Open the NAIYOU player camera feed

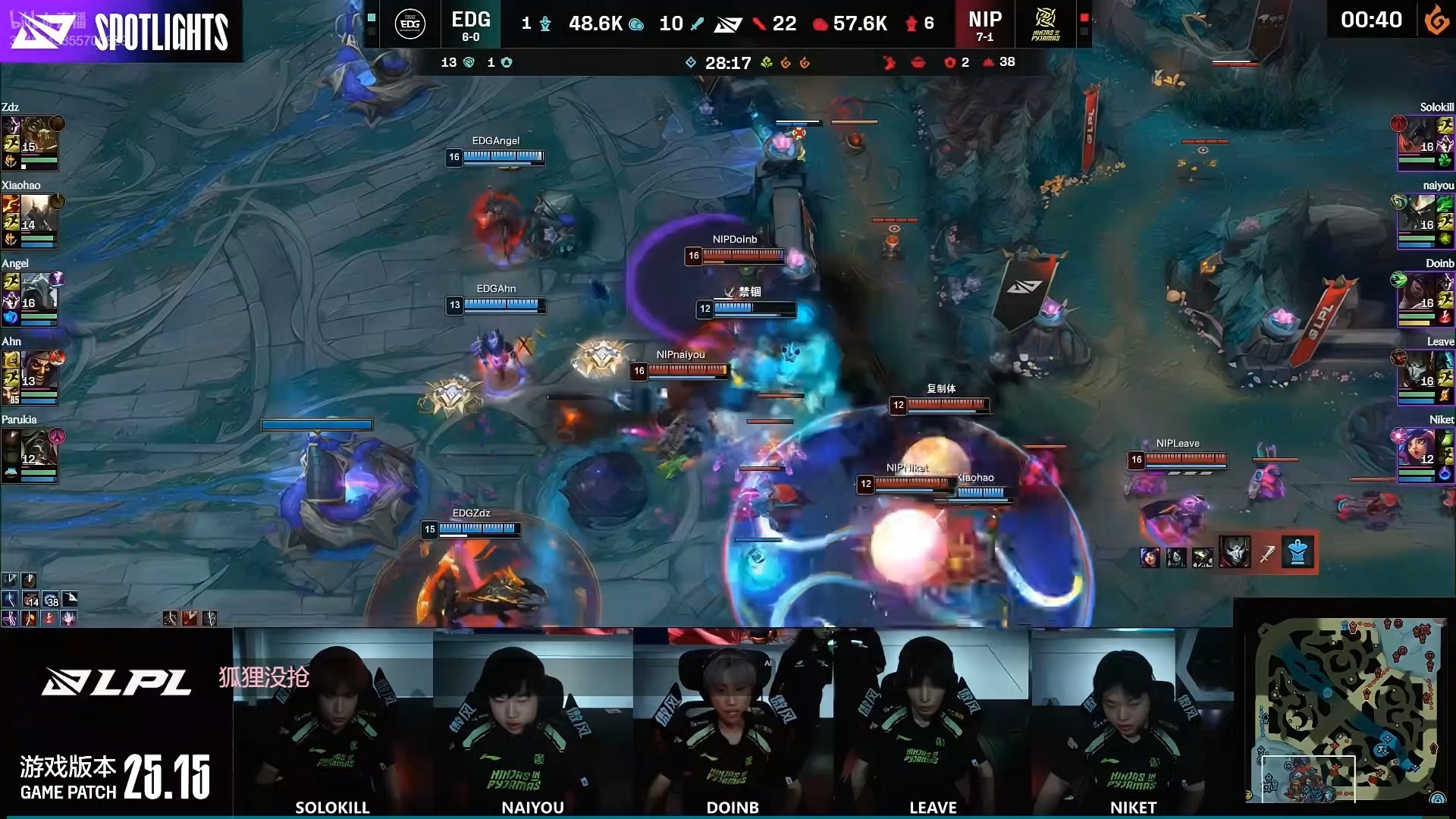point(533,722)
